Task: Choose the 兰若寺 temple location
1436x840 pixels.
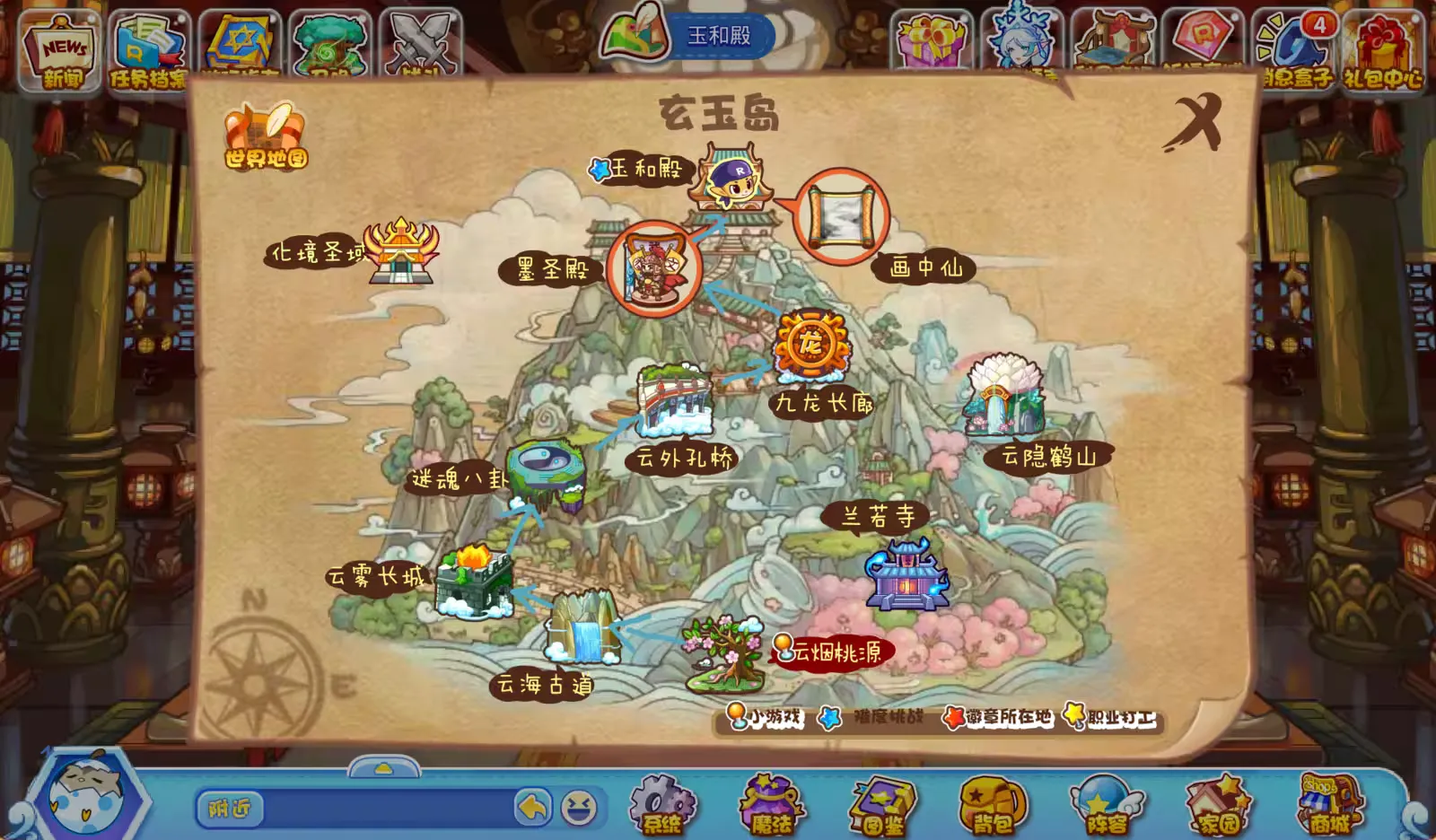Action: click(x=906, y=574)
